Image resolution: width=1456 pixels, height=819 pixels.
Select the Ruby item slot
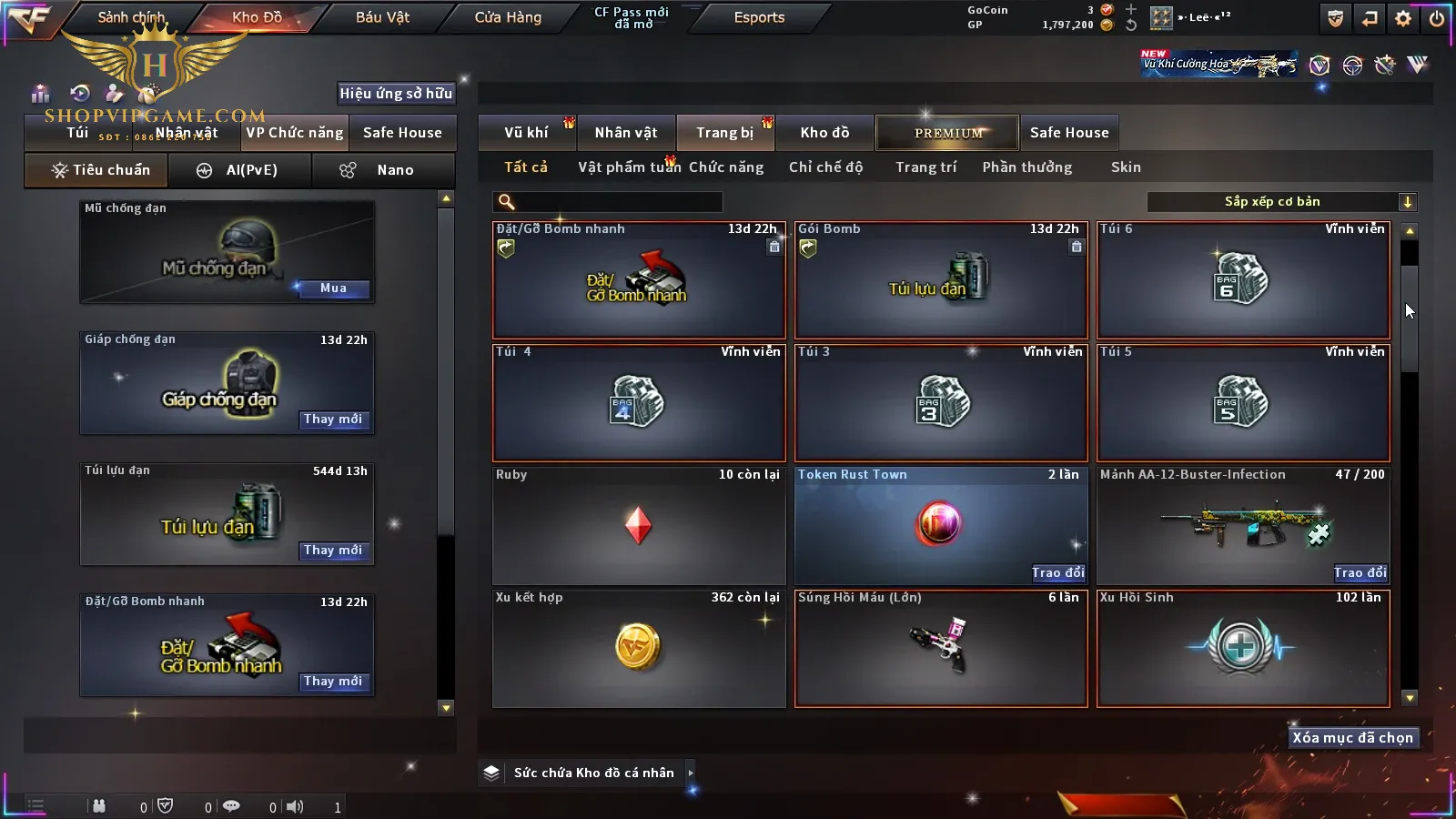pos(639,526)
